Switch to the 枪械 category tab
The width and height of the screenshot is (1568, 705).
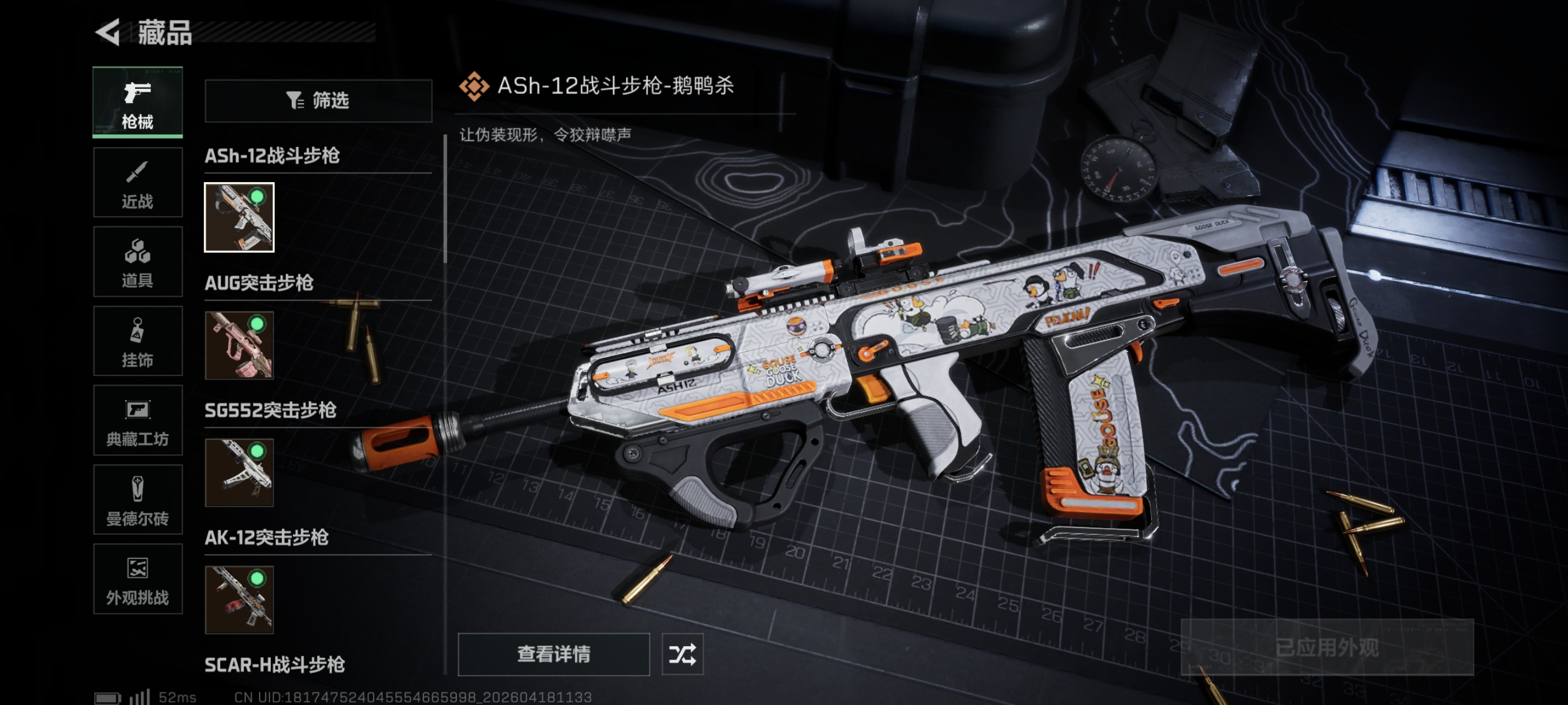tap(137, 102)
